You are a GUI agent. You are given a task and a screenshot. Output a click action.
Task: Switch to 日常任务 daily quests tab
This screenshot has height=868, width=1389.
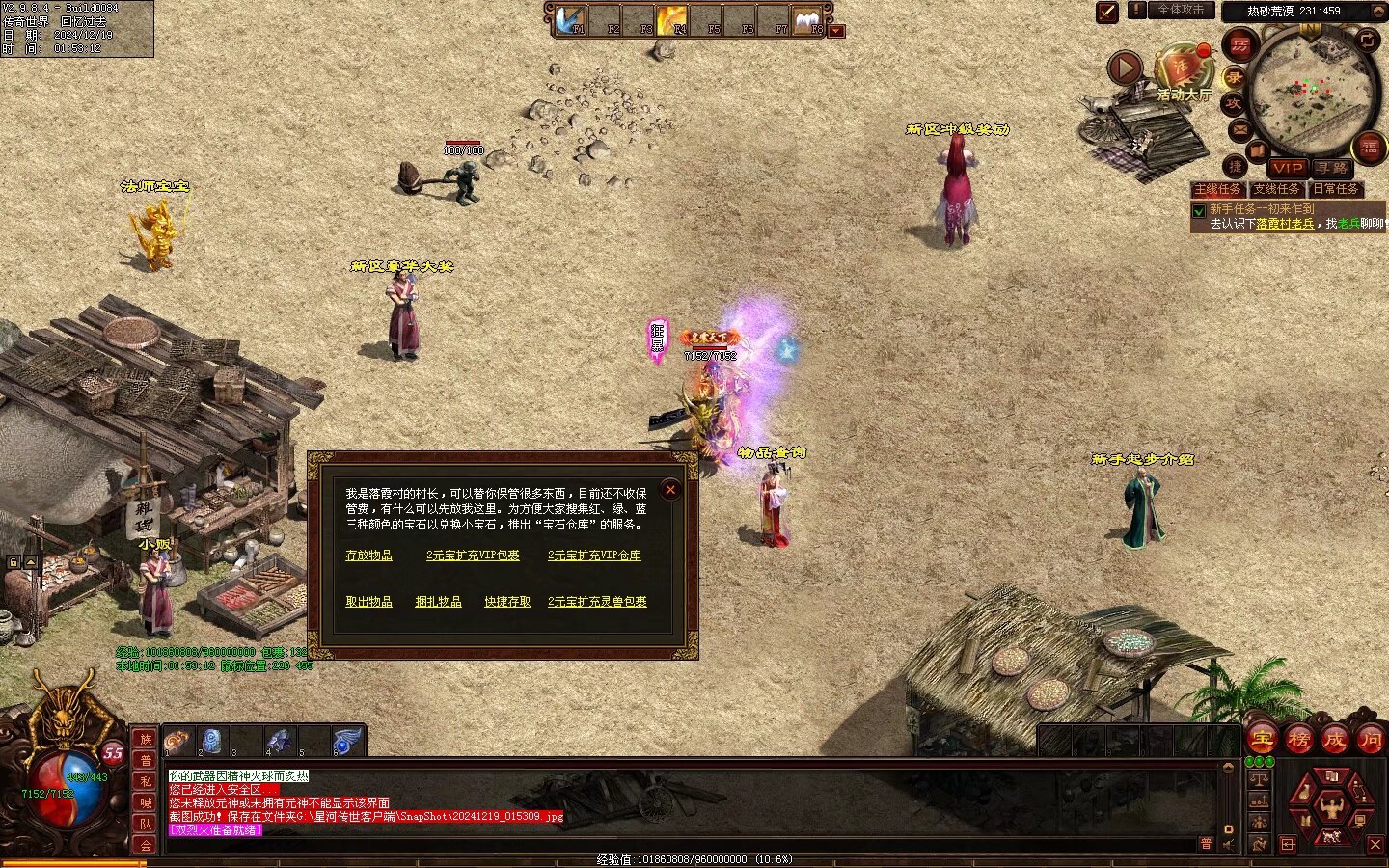pyautogui.click(x=1336, y=190)
